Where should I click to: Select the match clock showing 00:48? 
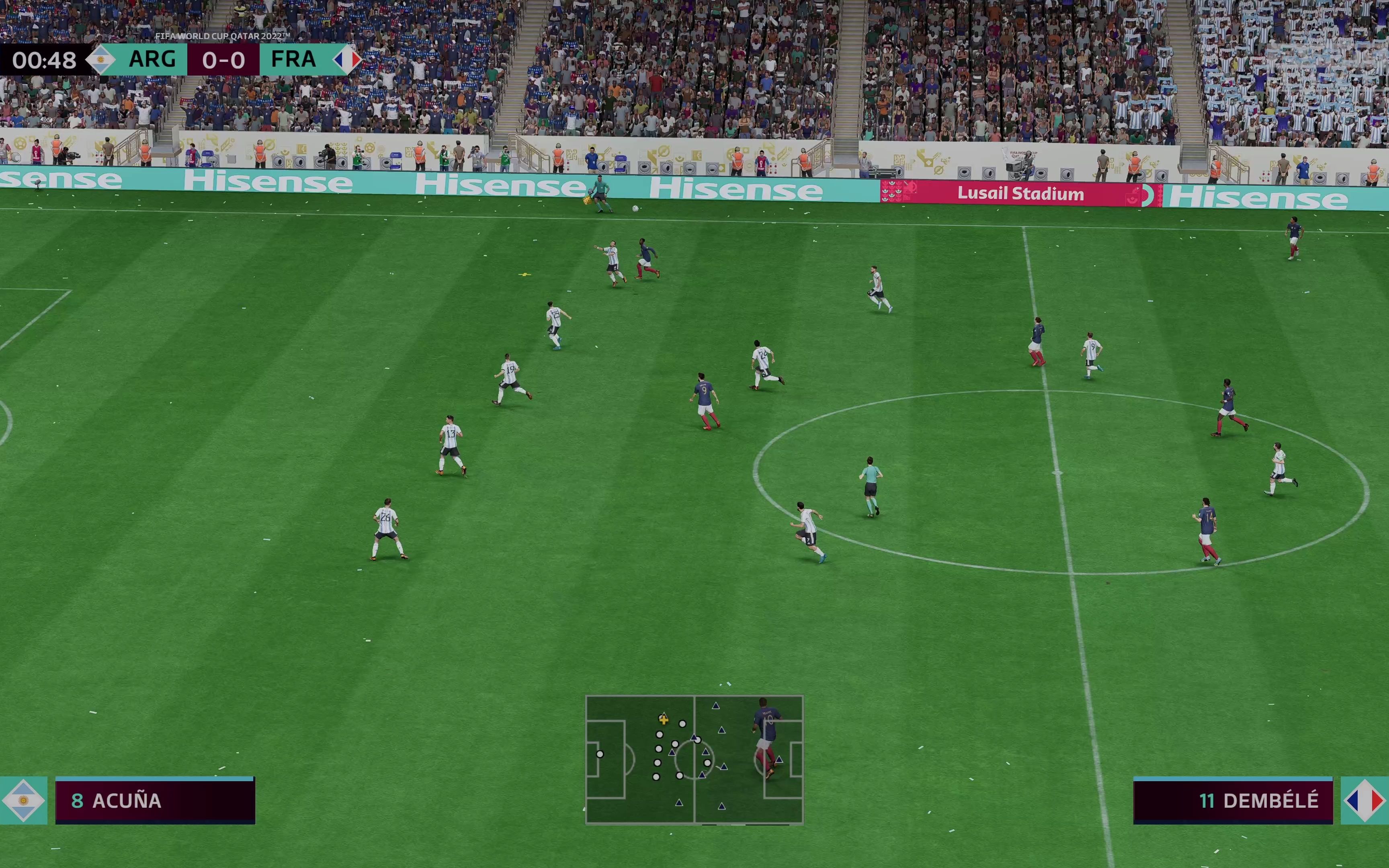pyautogui.click(x=44, y=60)
